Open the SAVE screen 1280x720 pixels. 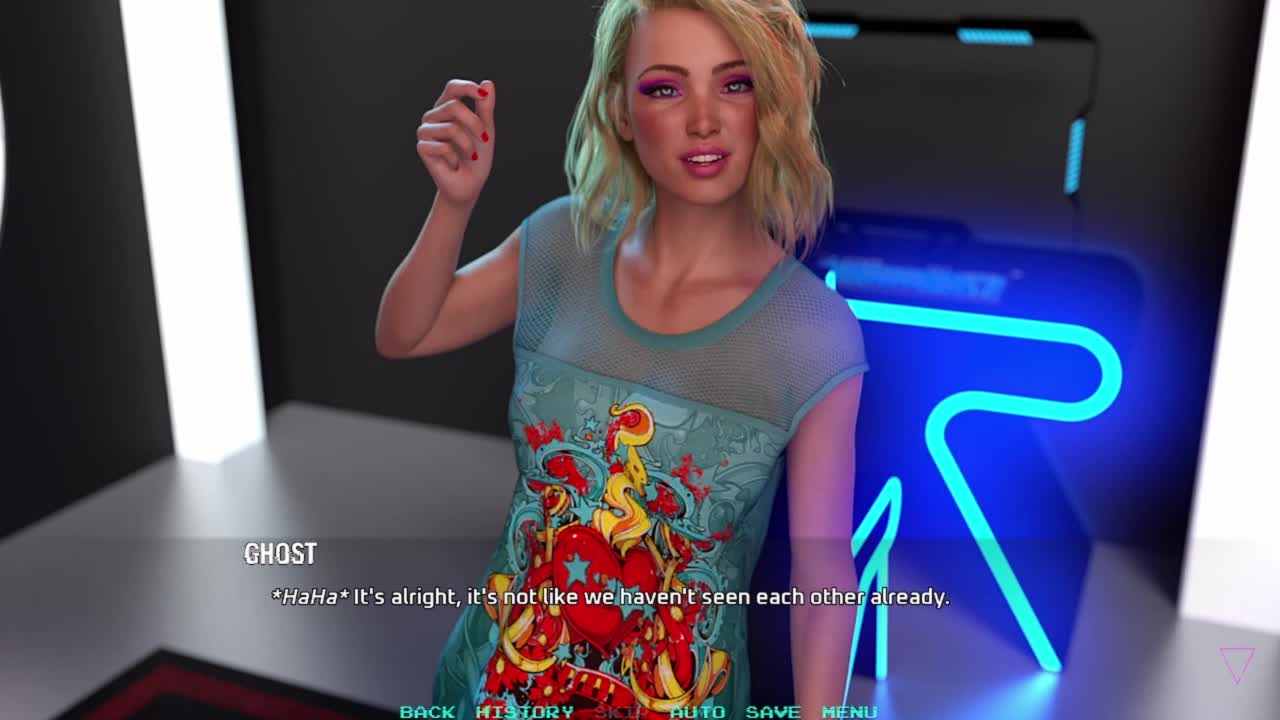773,711
